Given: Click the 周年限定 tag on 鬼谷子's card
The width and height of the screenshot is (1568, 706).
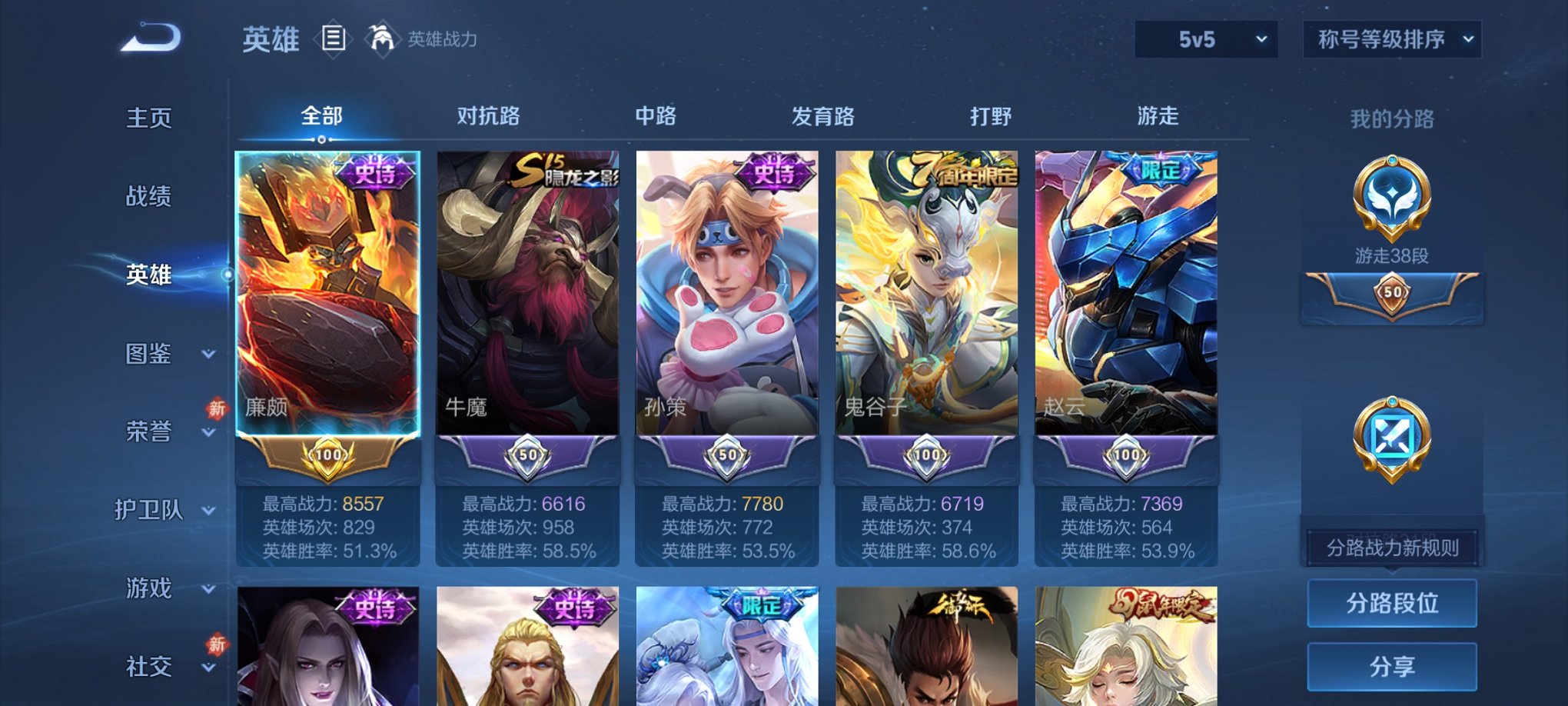Looking at the screenshot, I should (965, 171).
